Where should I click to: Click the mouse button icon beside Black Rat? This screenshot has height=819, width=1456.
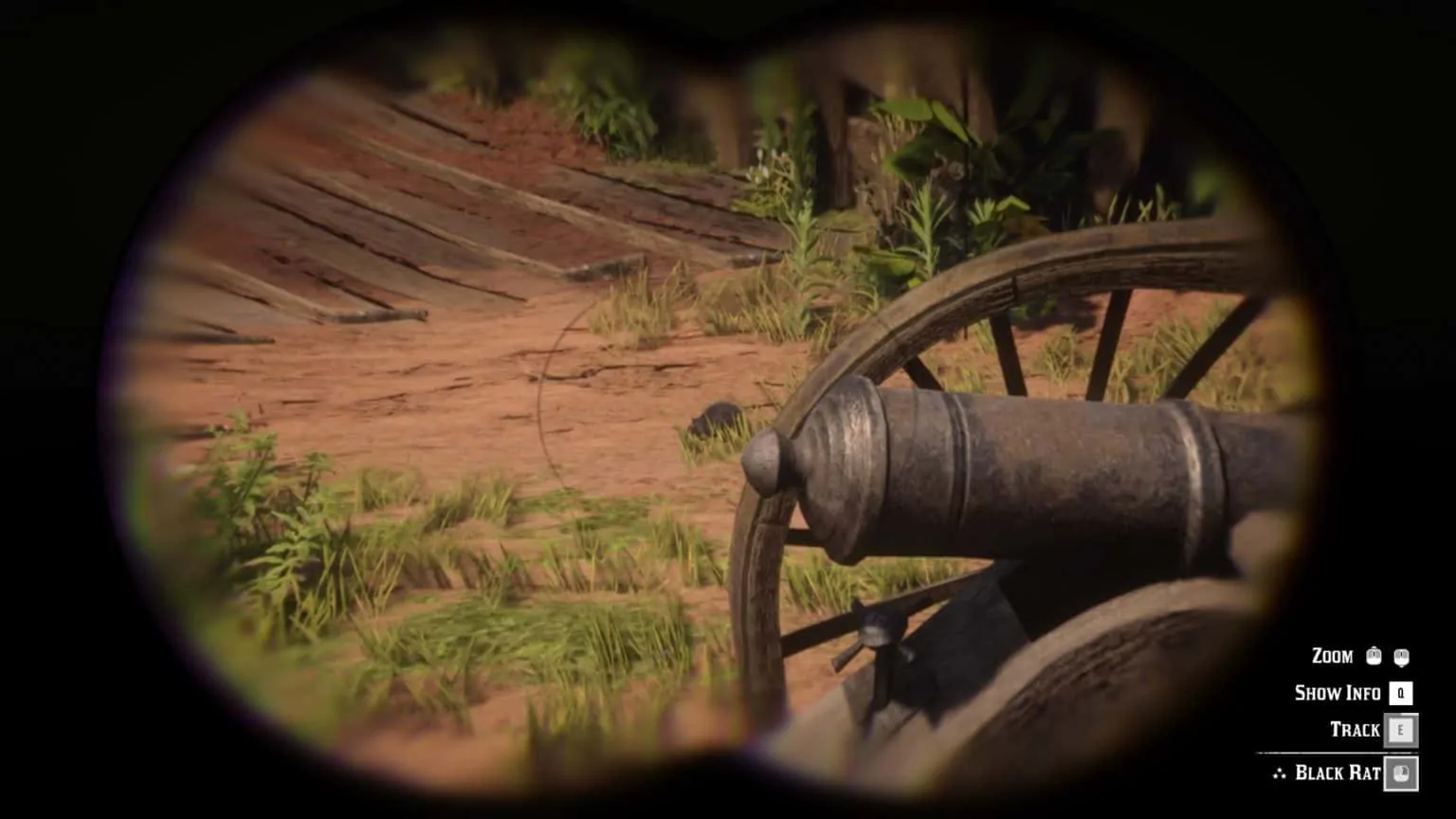pos(1401,774)
